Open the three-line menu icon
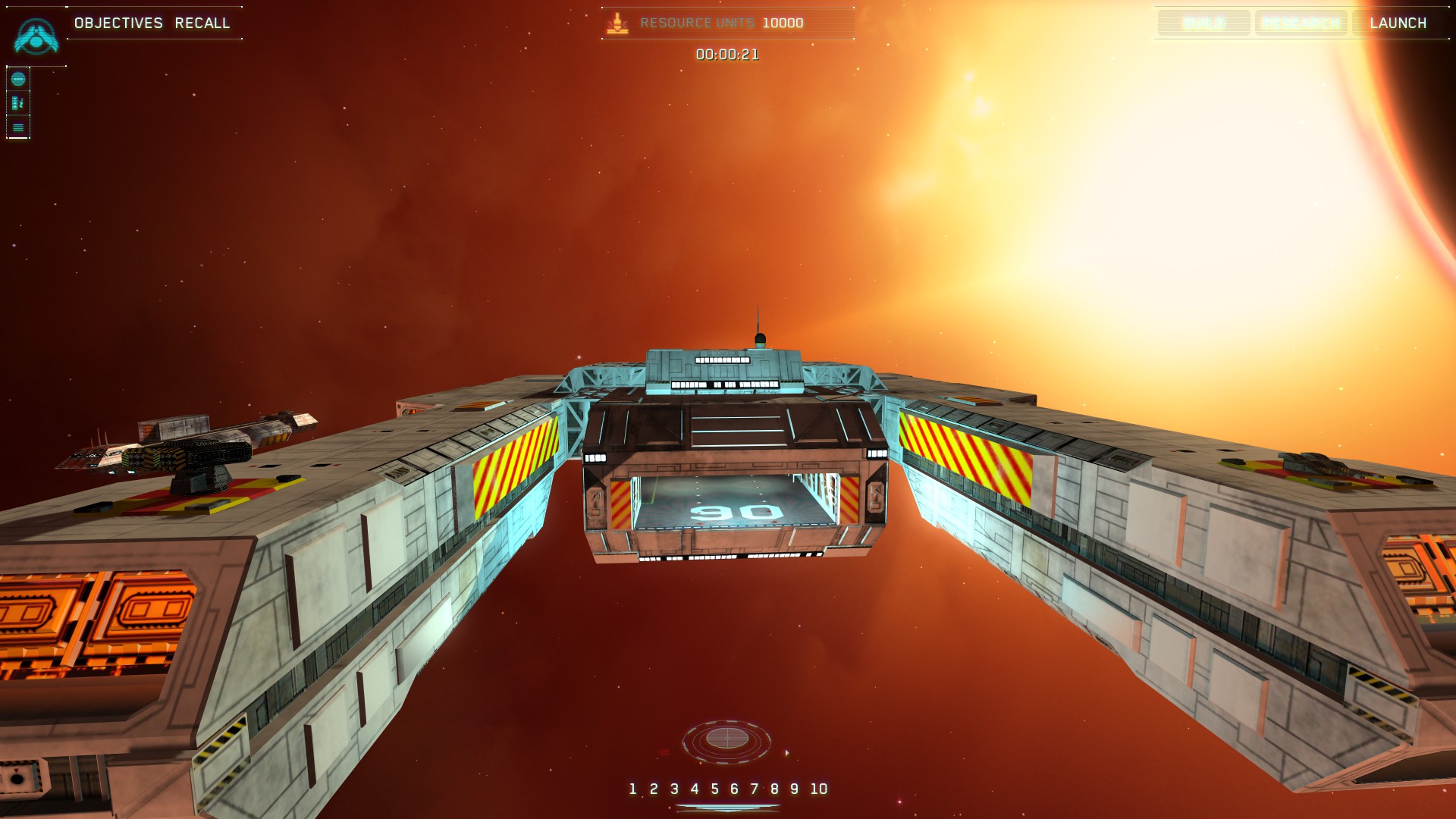Viewport: 1456px width, 819px height. point(18,127)
